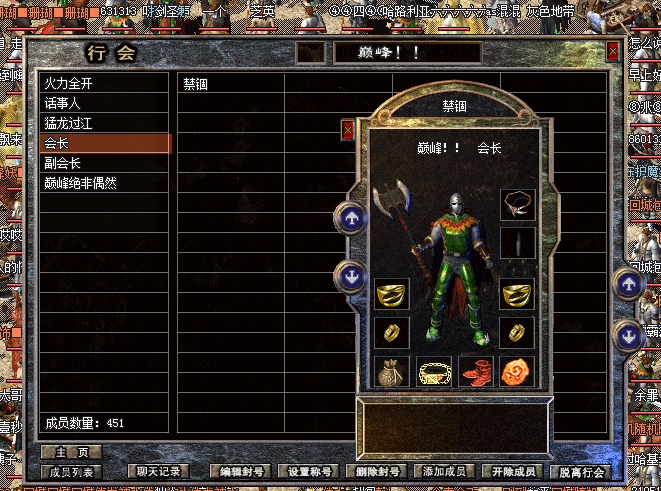Select the red boots equipment slot

[x=476, y=372]
